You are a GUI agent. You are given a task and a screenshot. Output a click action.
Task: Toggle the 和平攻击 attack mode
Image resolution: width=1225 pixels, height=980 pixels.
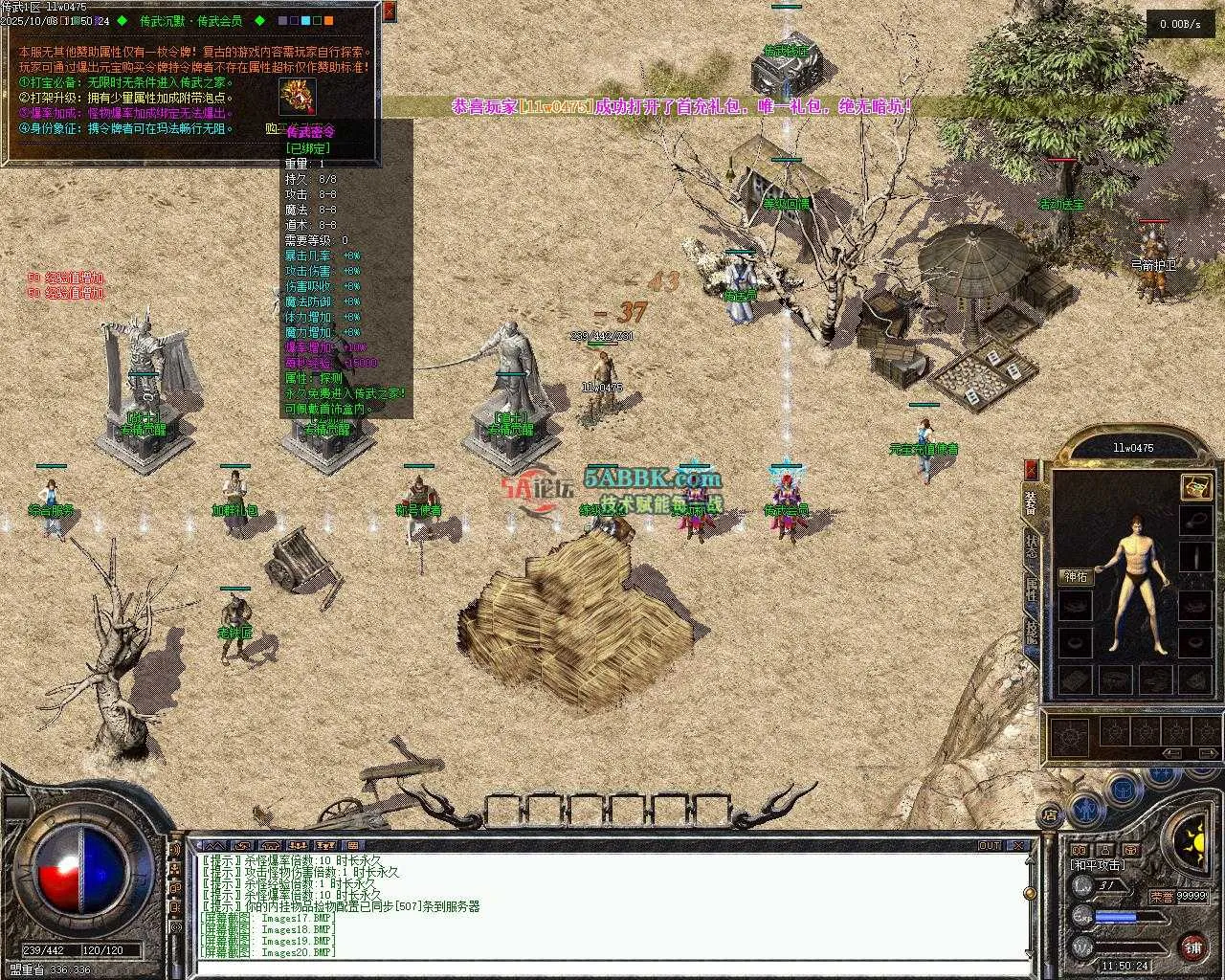1098,865
